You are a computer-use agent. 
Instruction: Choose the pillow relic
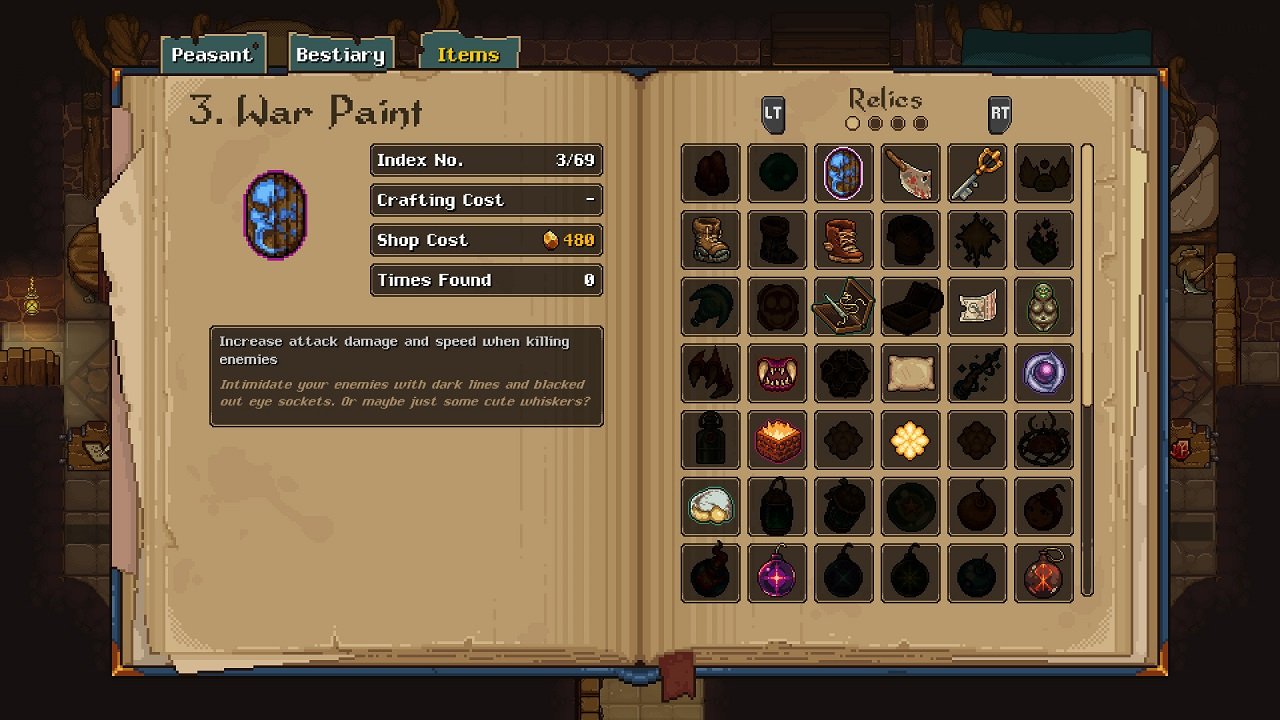[911, 373]
